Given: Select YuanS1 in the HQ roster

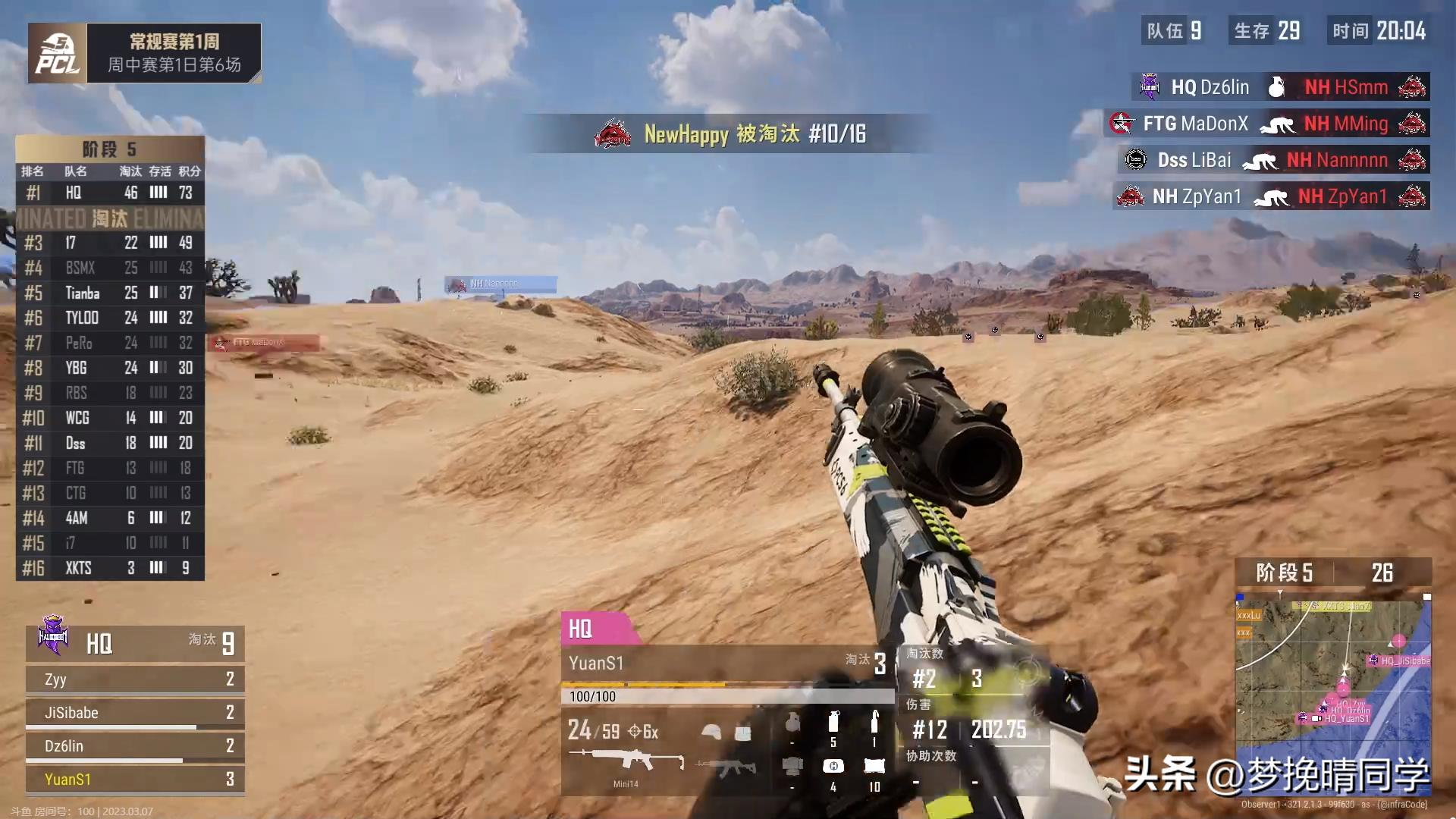Looking at the screenshot, I should click(135, 780).
